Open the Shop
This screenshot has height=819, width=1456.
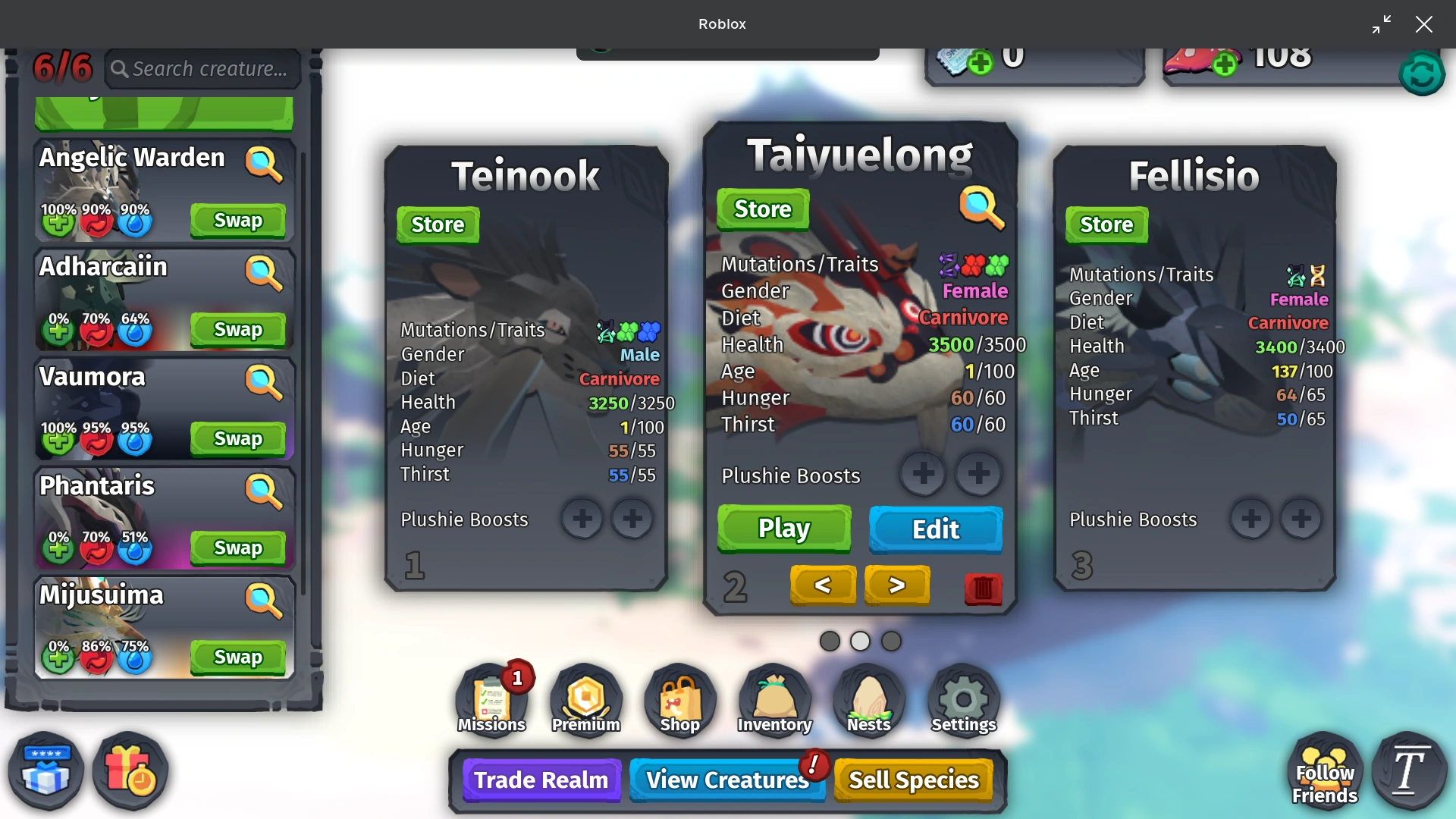click(x=679, y=698)
